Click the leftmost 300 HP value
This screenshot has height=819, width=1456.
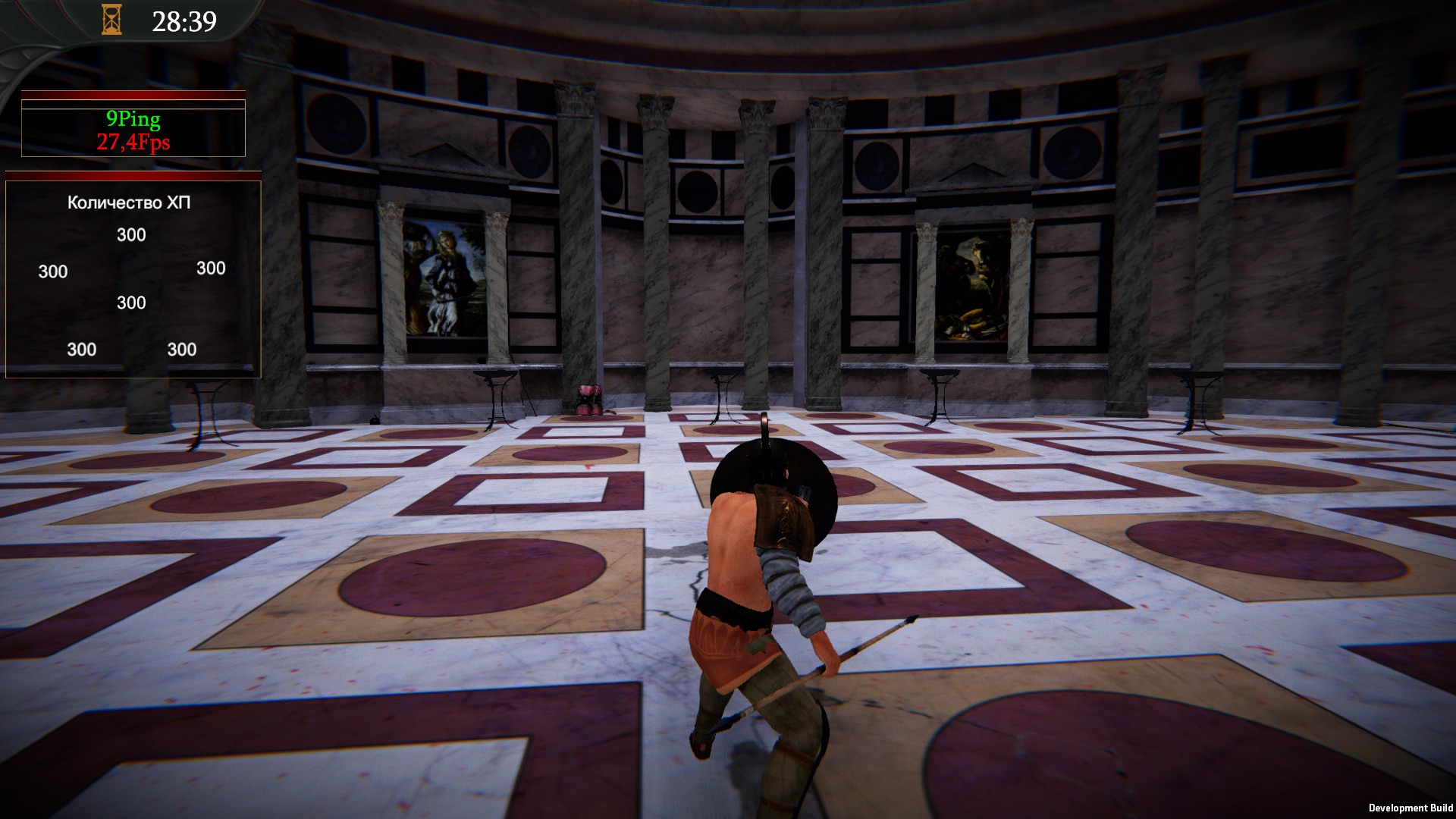coord(51,271)
